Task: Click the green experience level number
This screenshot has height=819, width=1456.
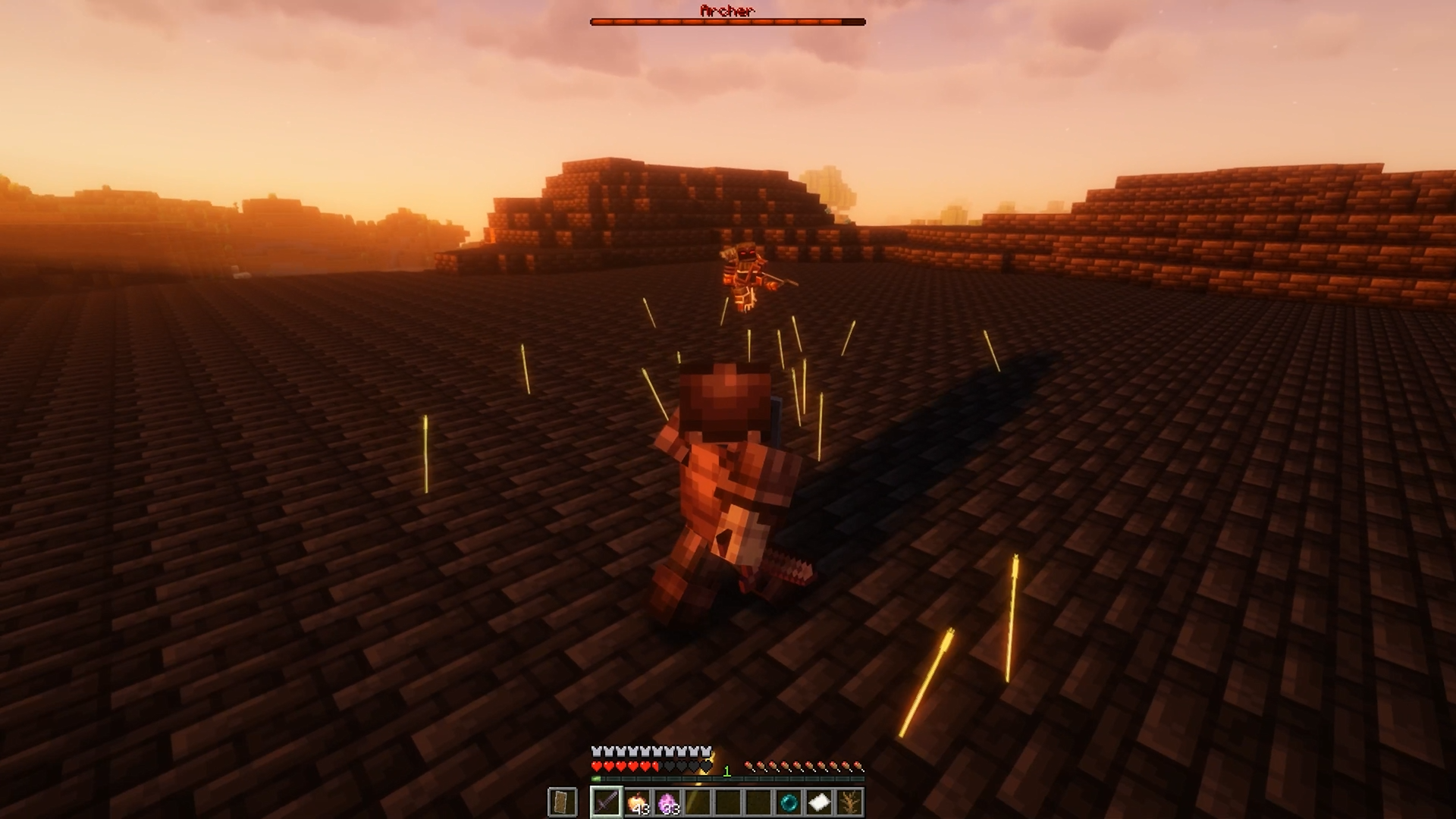Action: 727,770
